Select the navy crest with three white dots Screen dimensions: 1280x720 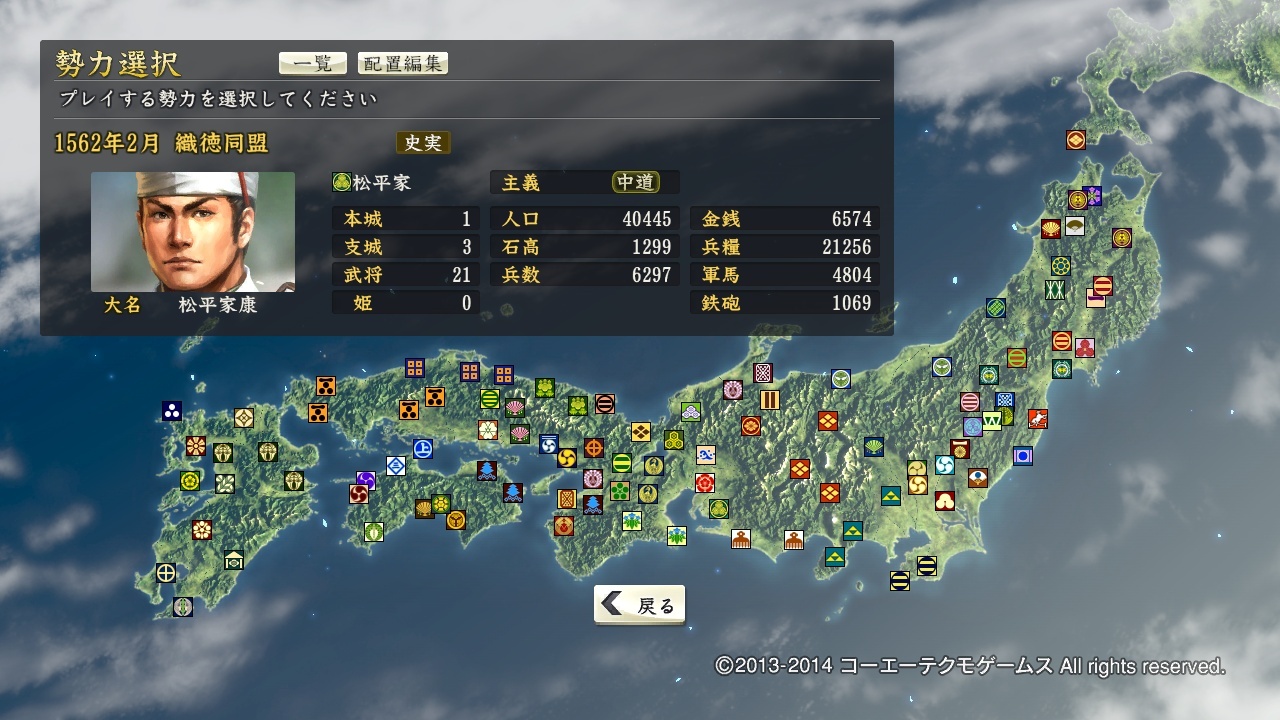tap(172, 411)
